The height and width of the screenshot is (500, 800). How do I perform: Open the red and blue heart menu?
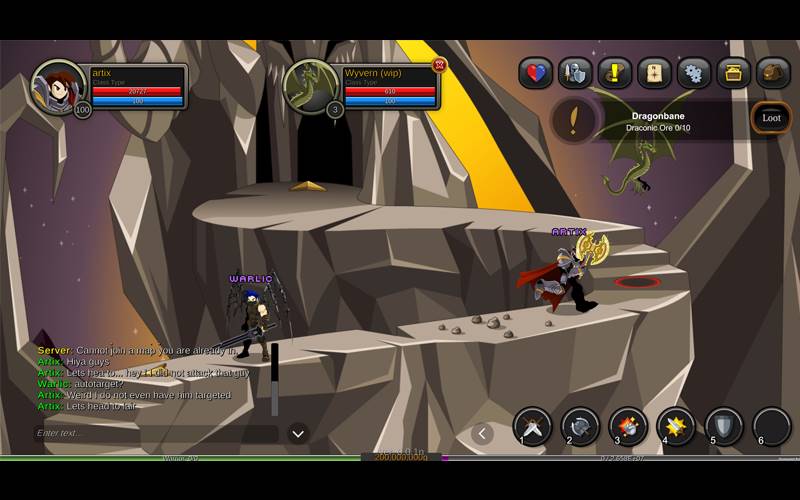(536, 73)
